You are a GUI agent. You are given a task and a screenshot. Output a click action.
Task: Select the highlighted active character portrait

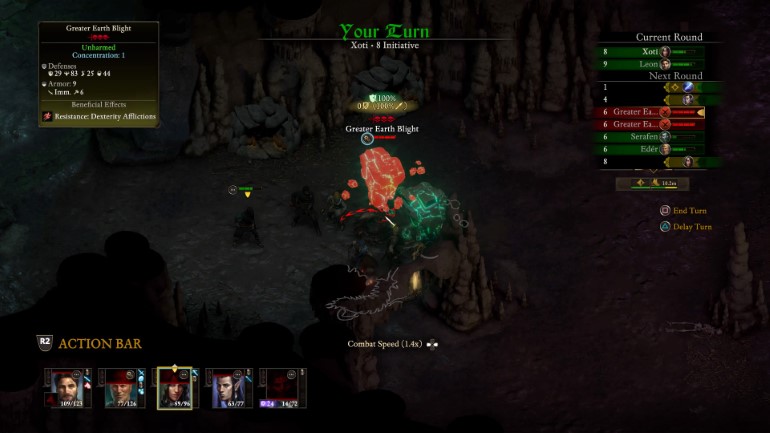175,387
